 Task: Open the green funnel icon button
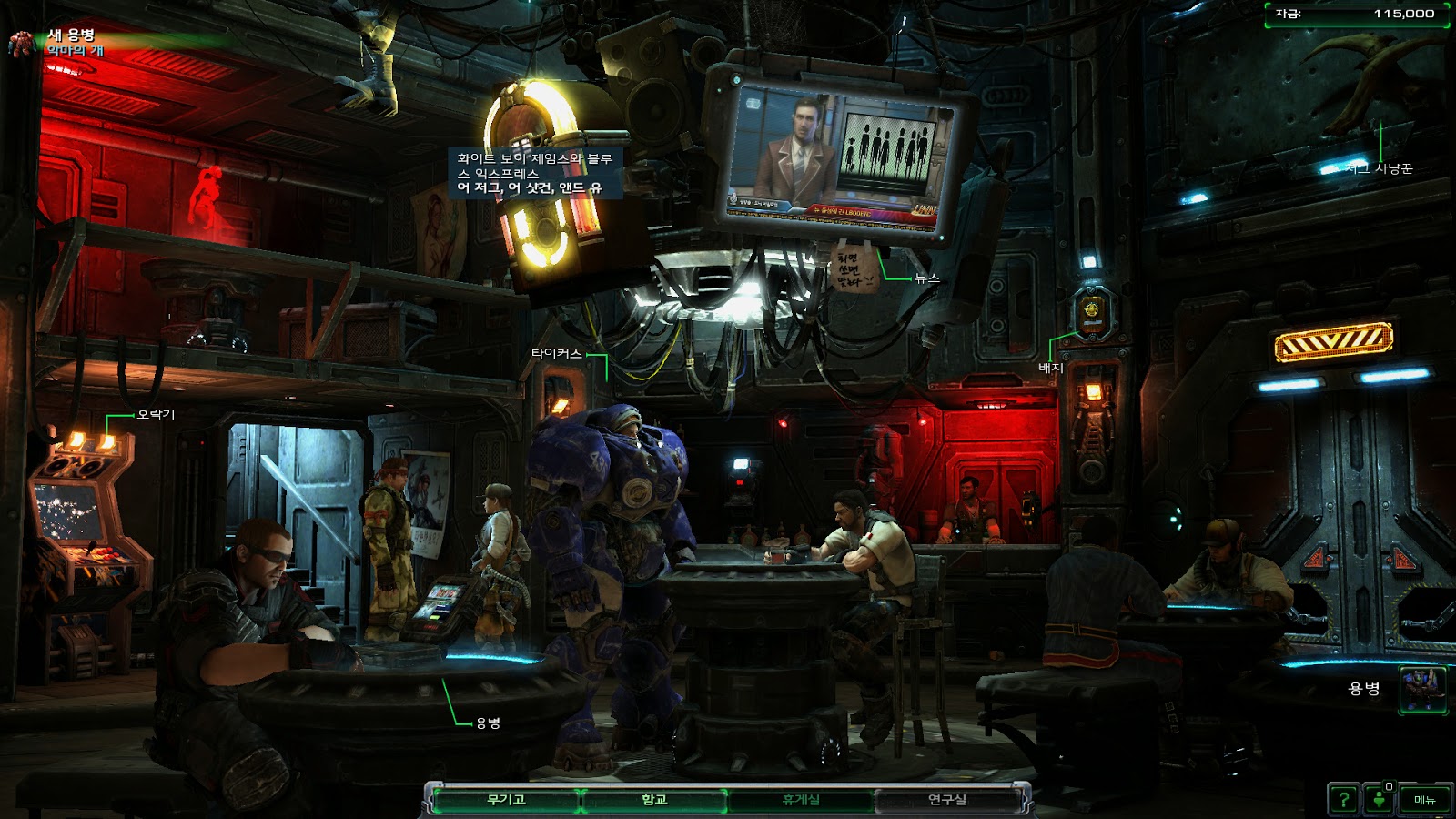1380,800
